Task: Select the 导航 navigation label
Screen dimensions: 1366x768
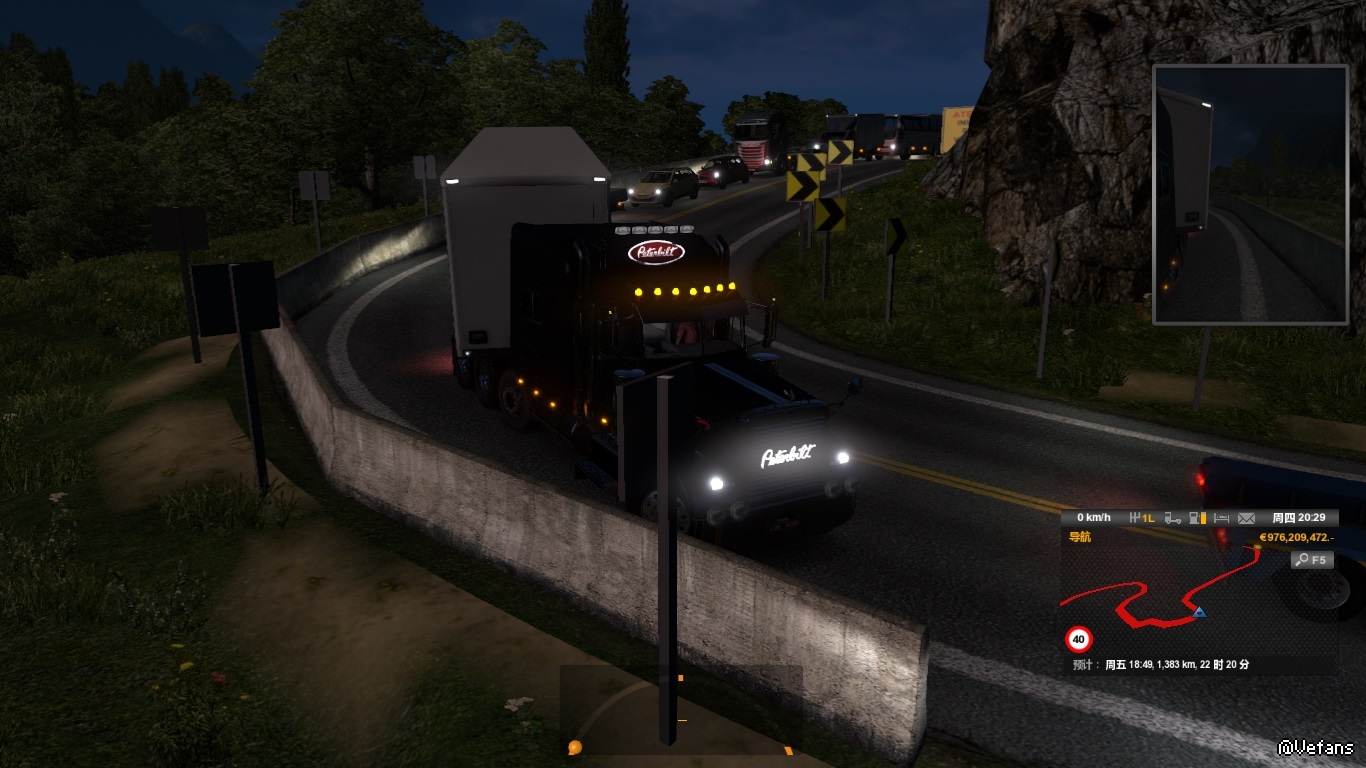Action: (1080, 537)
